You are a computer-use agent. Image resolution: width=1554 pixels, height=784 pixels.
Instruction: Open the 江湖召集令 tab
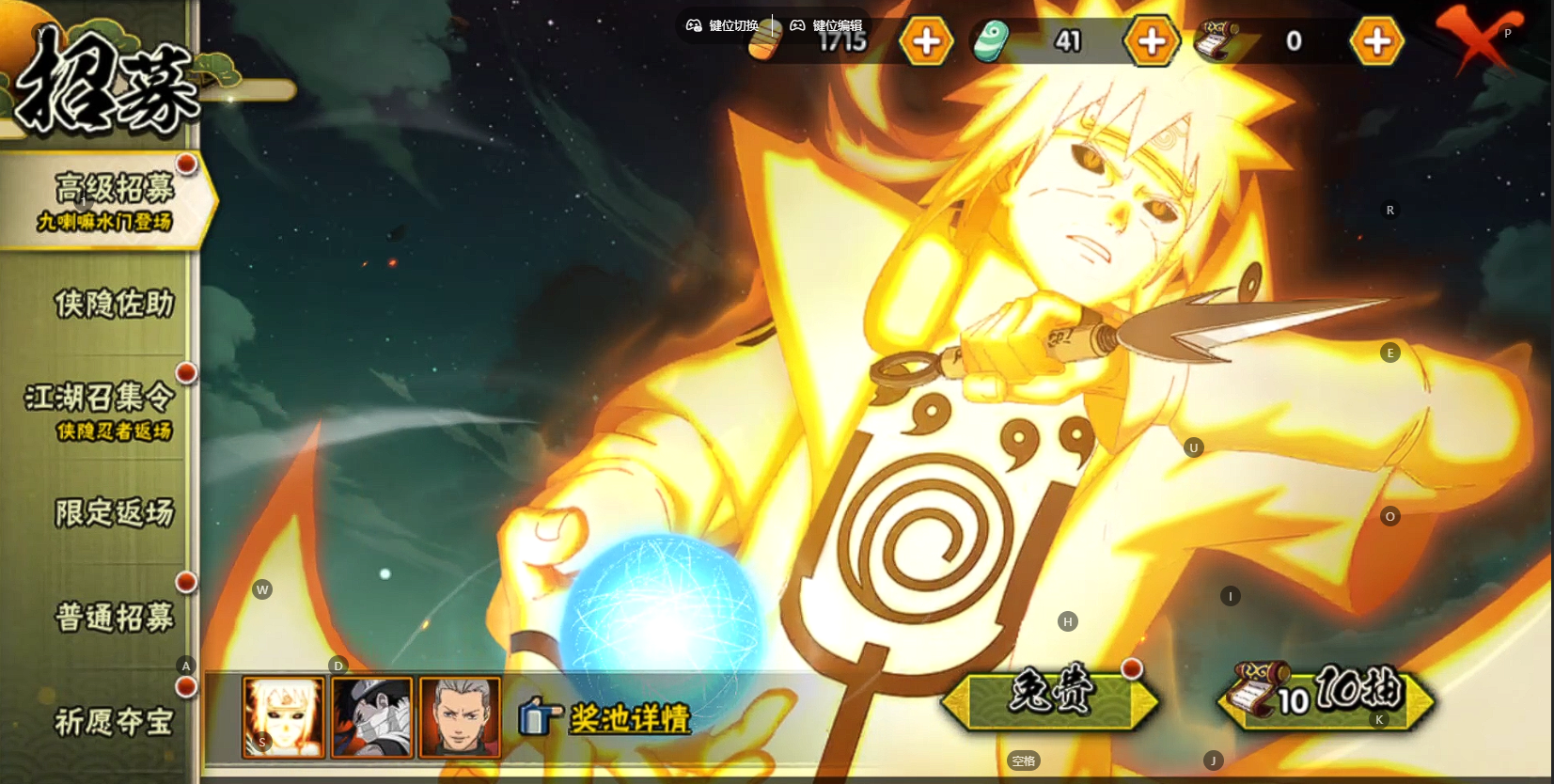[x=102, y=409]
